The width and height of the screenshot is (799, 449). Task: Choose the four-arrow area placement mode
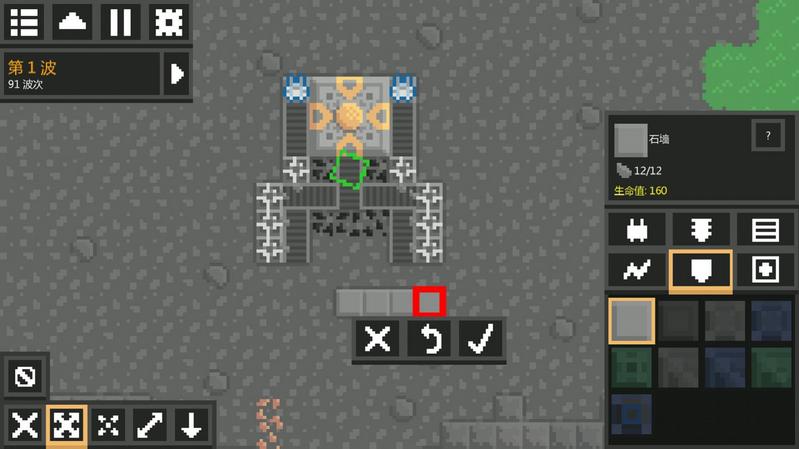(x=66, y=425)
